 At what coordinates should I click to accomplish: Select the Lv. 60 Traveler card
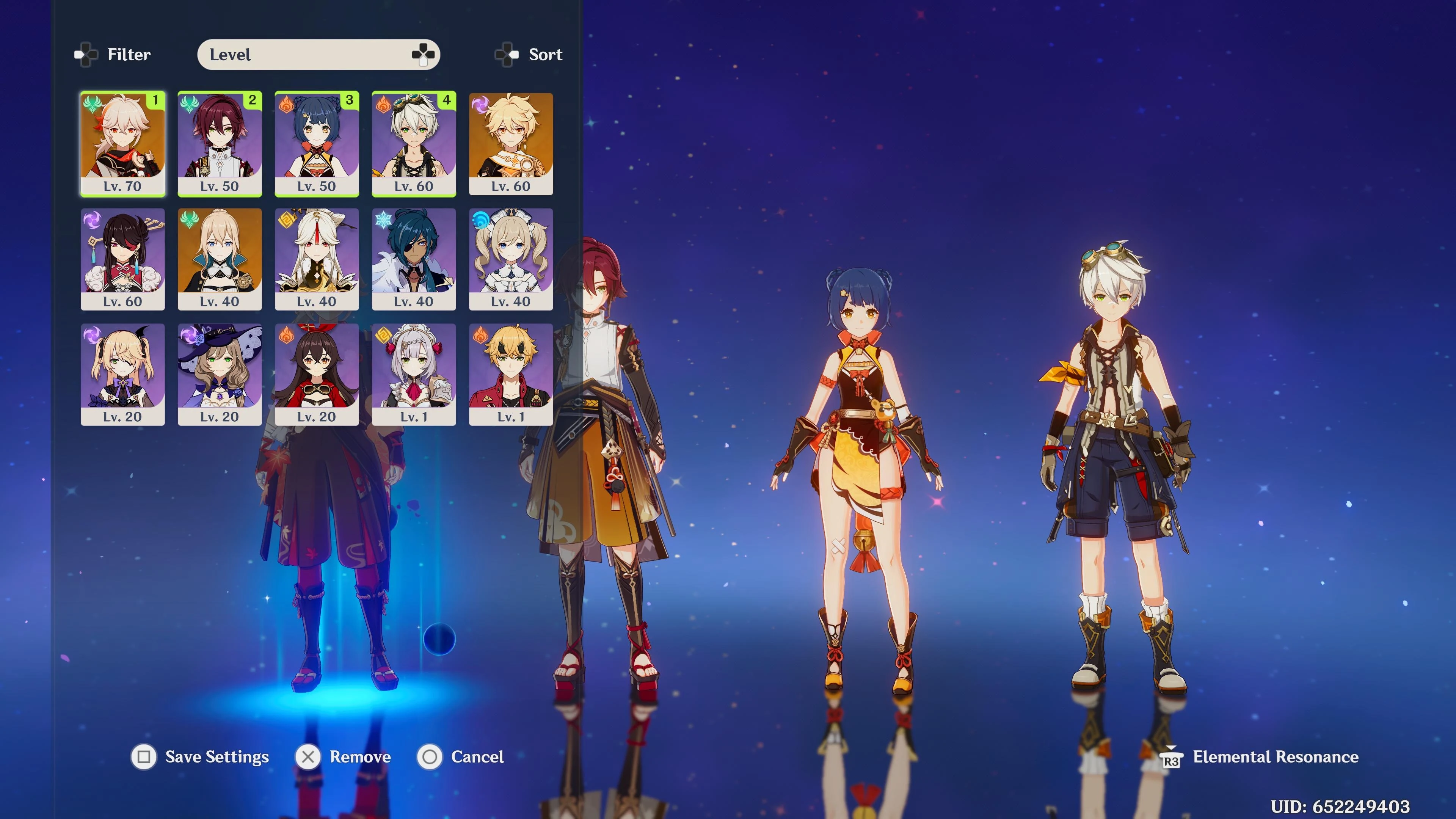[511, 144]
